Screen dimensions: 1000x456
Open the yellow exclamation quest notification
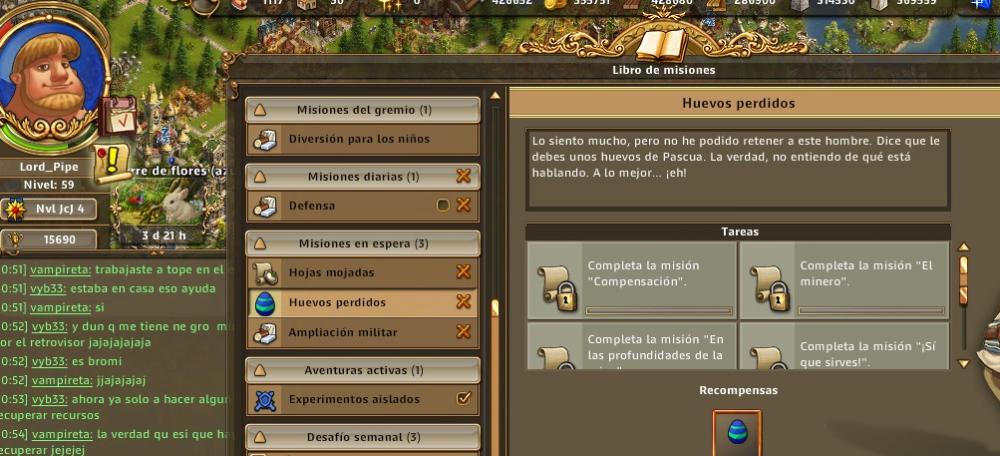coord(117,161)
